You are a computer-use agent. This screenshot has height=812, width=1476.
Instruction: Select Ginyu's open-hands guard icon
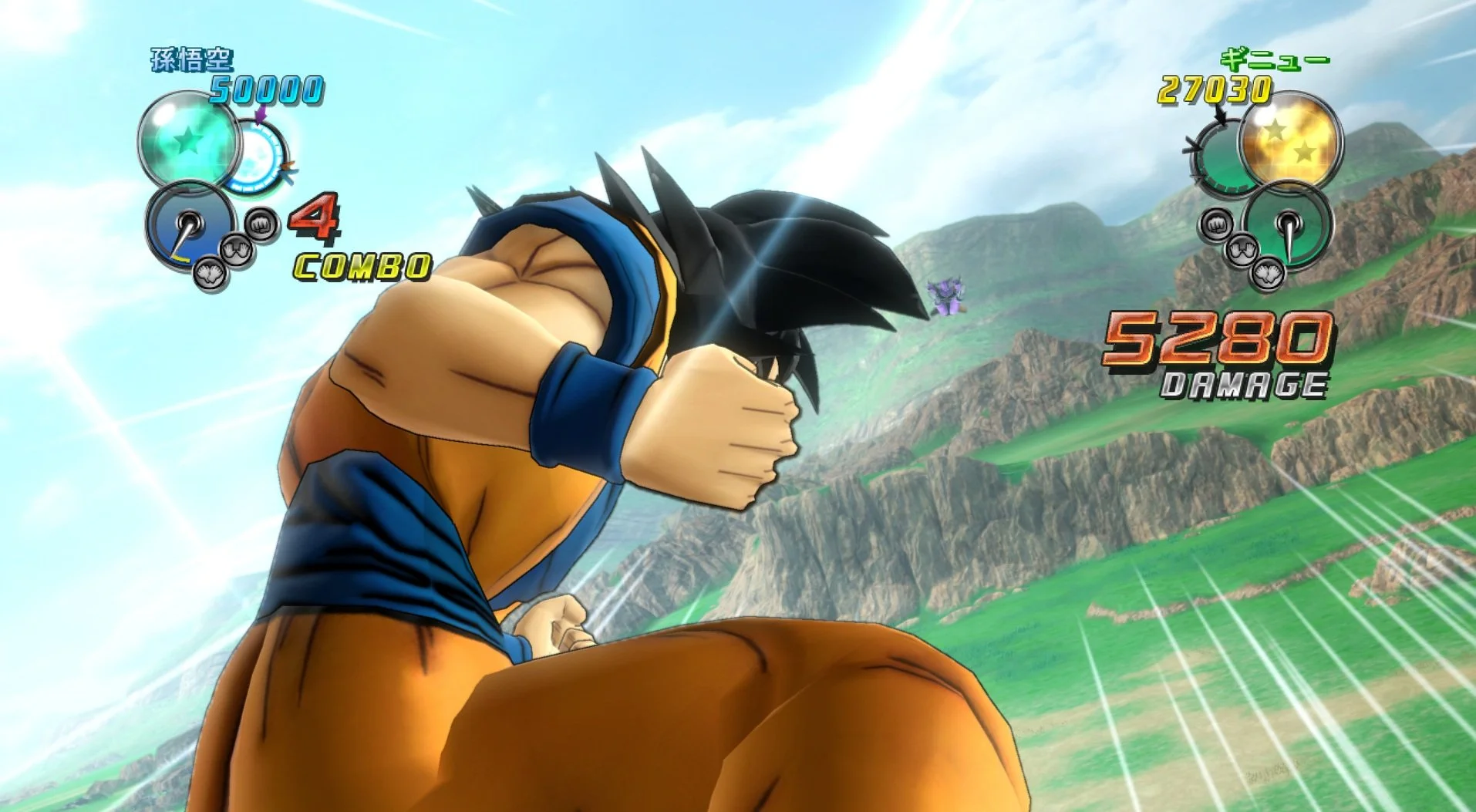(1242, 248)
